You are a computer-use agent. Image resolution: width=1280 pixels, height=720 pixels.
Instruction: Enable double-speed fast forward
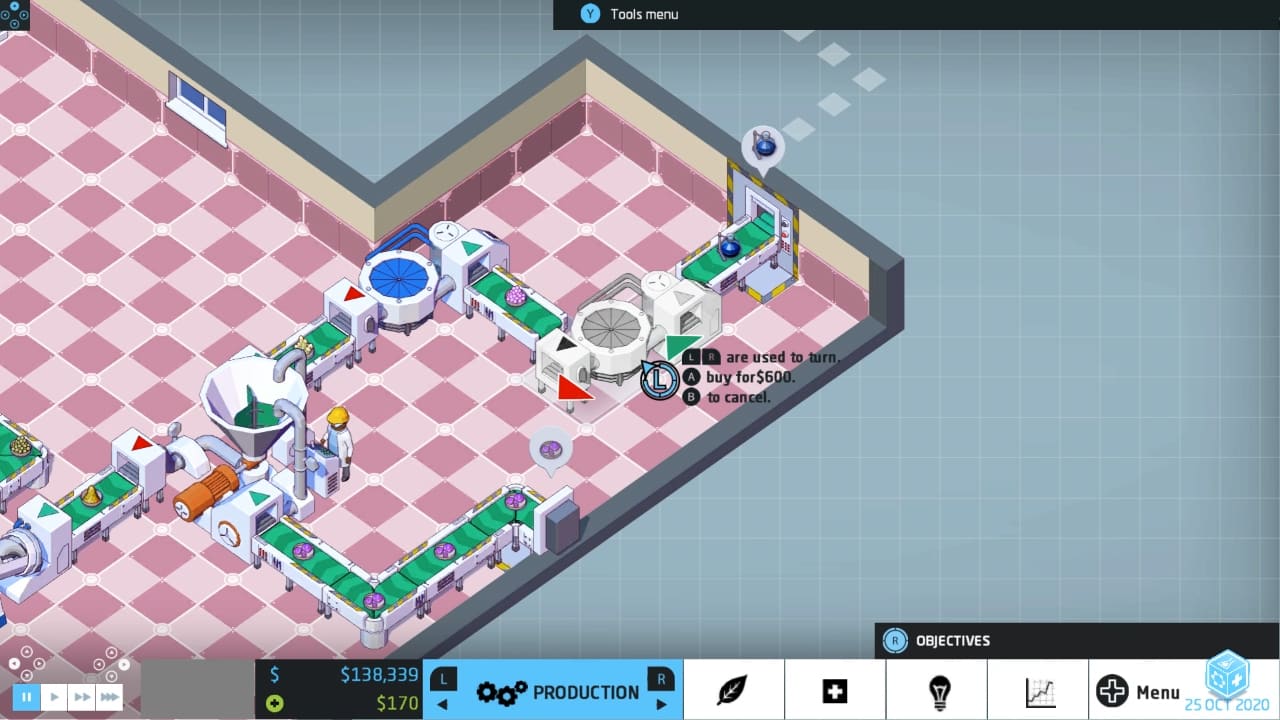coord(80,697)
